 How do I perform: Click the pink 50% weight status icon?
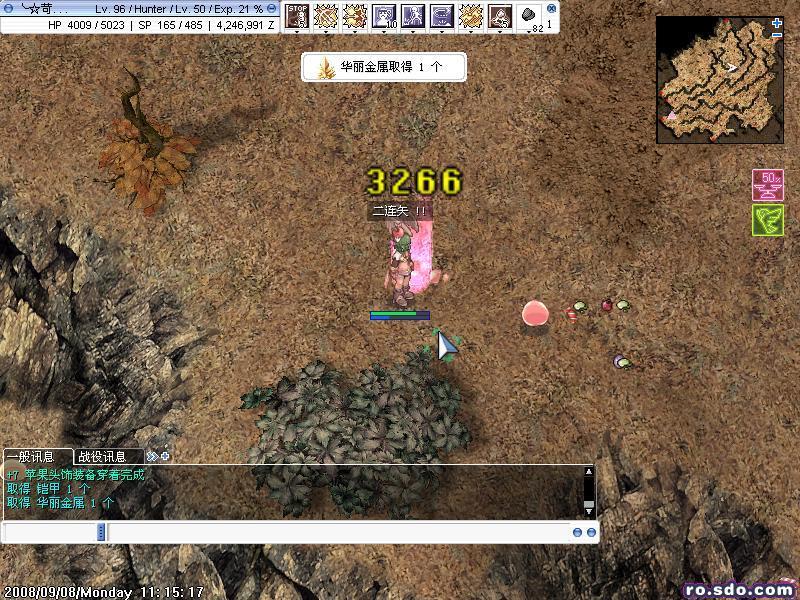[767, 184]
